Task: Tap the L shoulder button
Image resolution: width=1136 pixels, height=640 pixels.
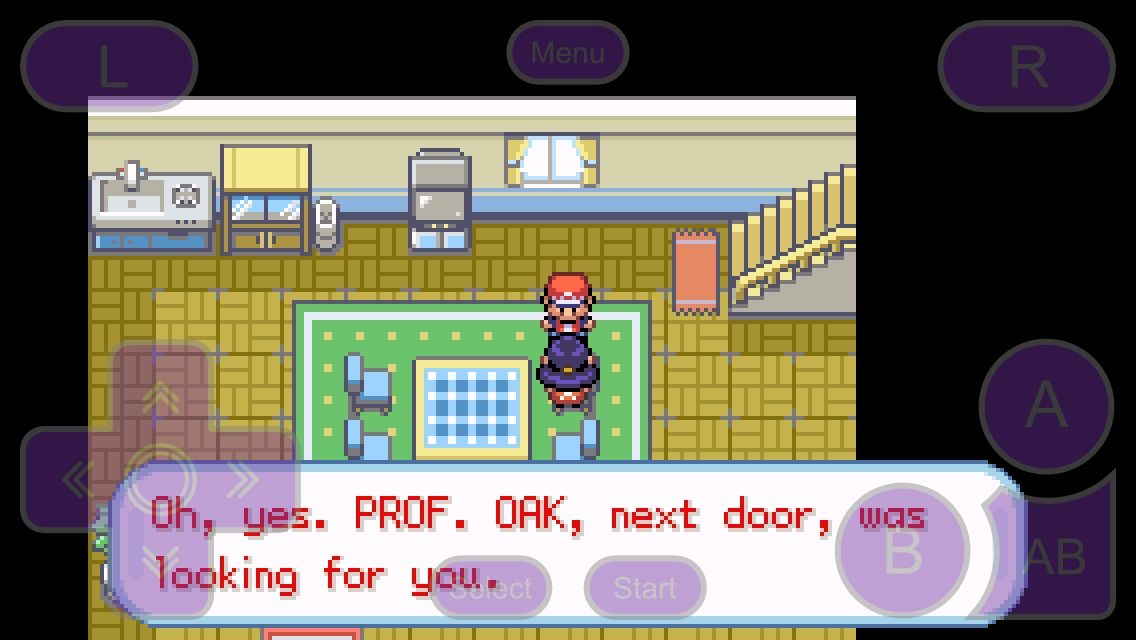Action: coord(109,66)
